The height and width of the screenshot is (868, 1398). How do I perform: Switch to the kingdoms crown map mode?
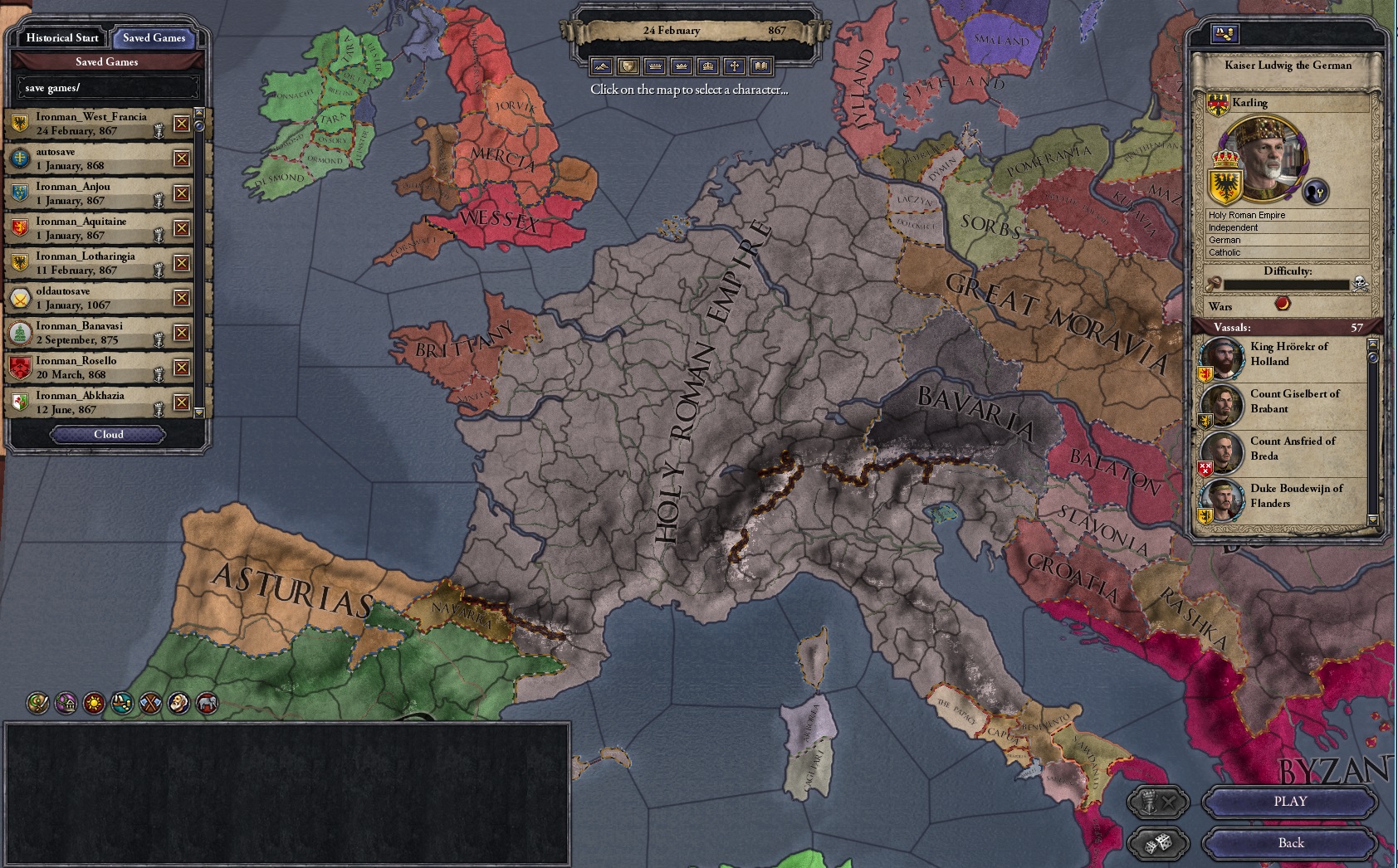click(x=682, y=66)
